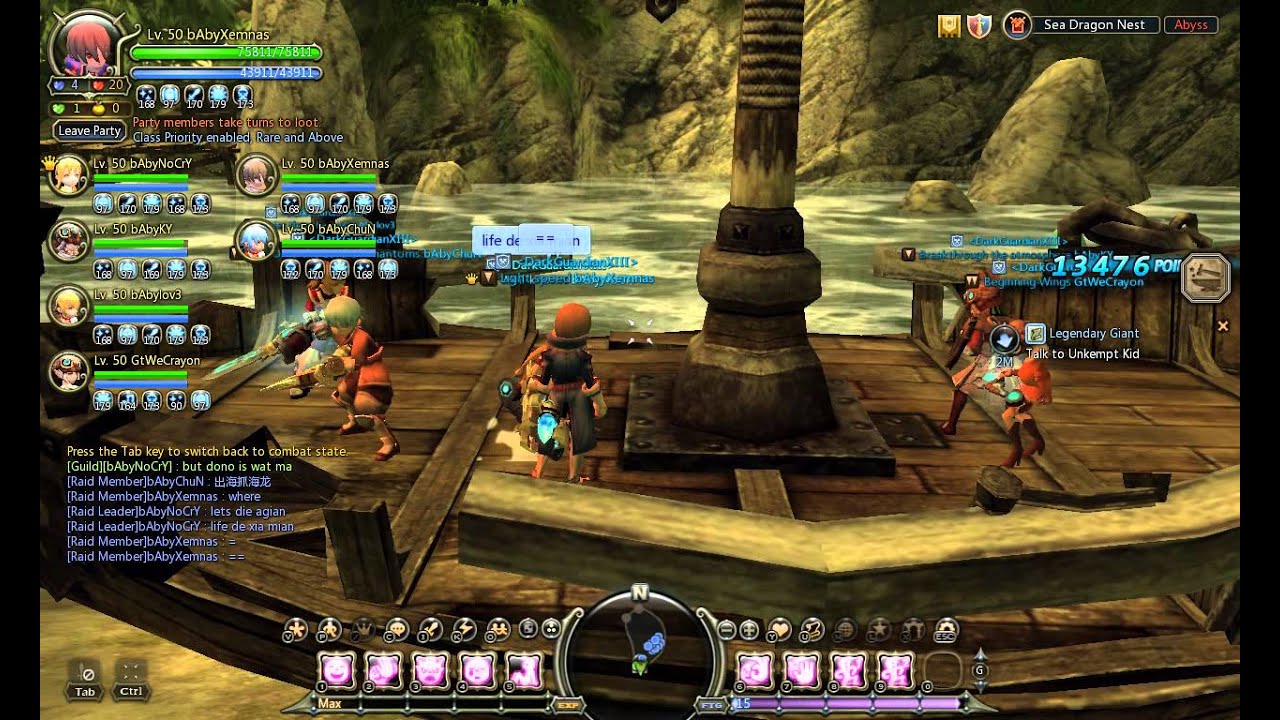Screen dimensions: 1280x720
Task: Click the Legendary Giant quest tracker entry
Action: click(1094, 333)
